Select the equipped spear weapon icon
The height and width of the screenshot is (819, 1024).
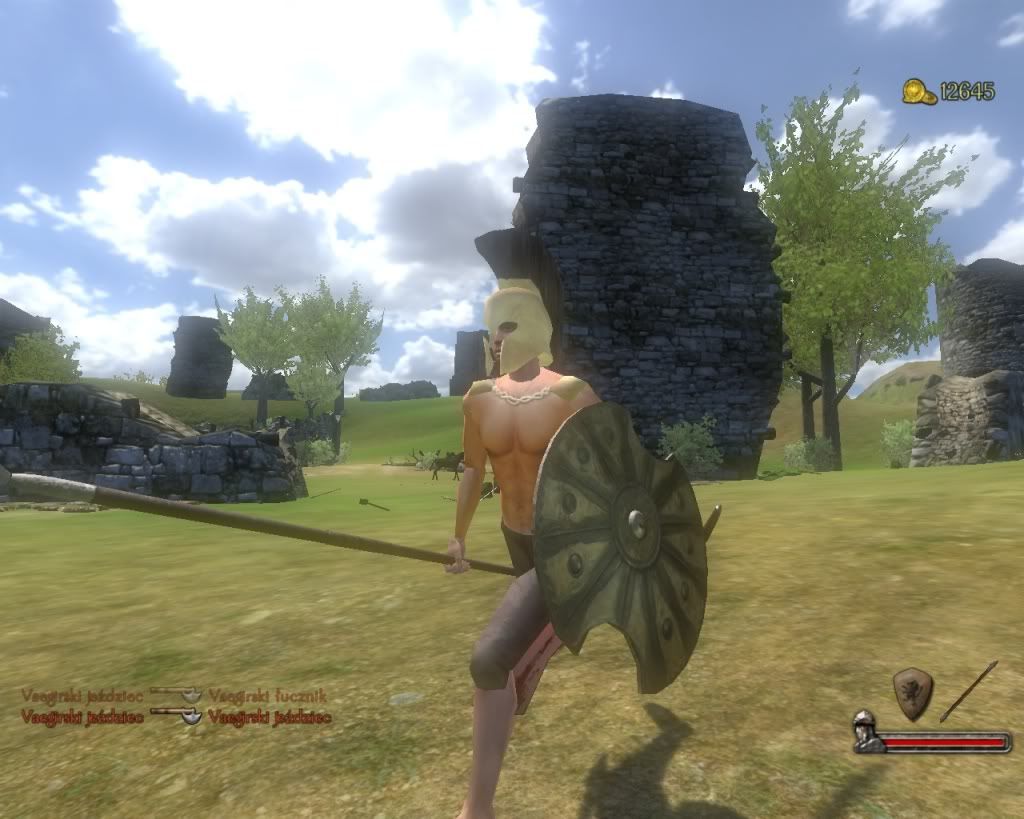(x=968, y=691)
